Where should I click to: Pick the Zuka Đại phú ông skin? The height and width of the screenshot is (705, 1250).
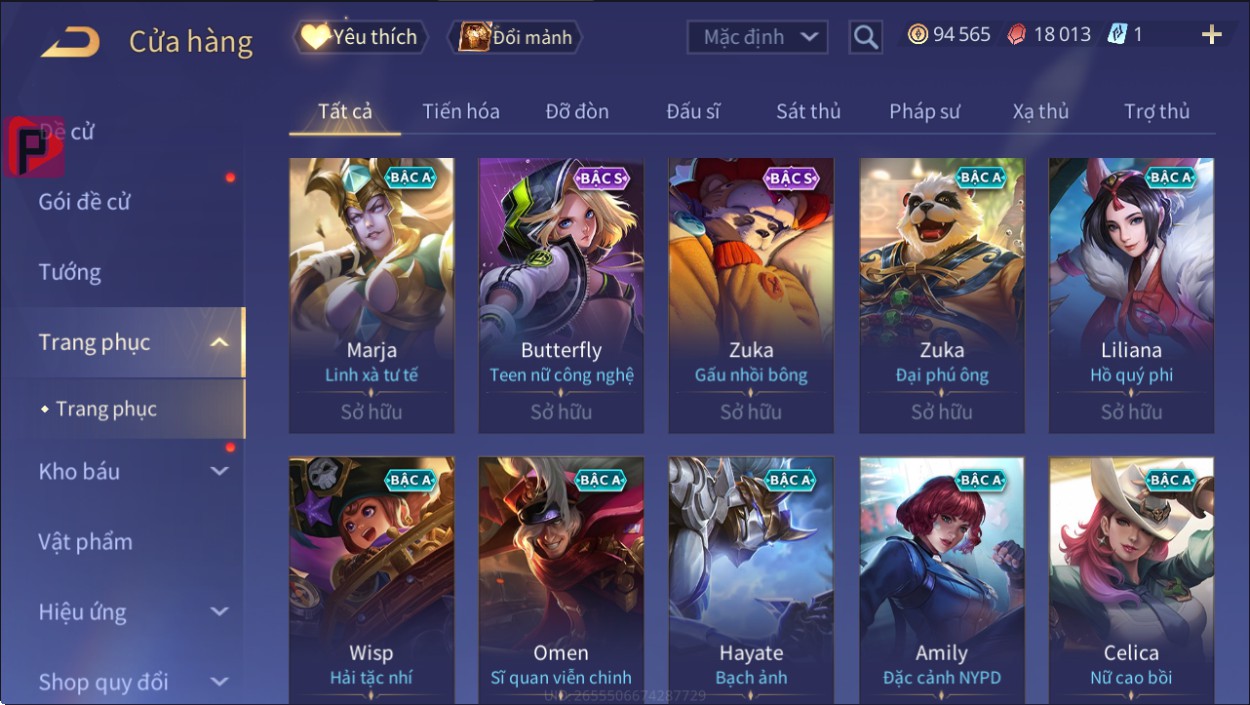pyautogui.click(x=941, y=290)
